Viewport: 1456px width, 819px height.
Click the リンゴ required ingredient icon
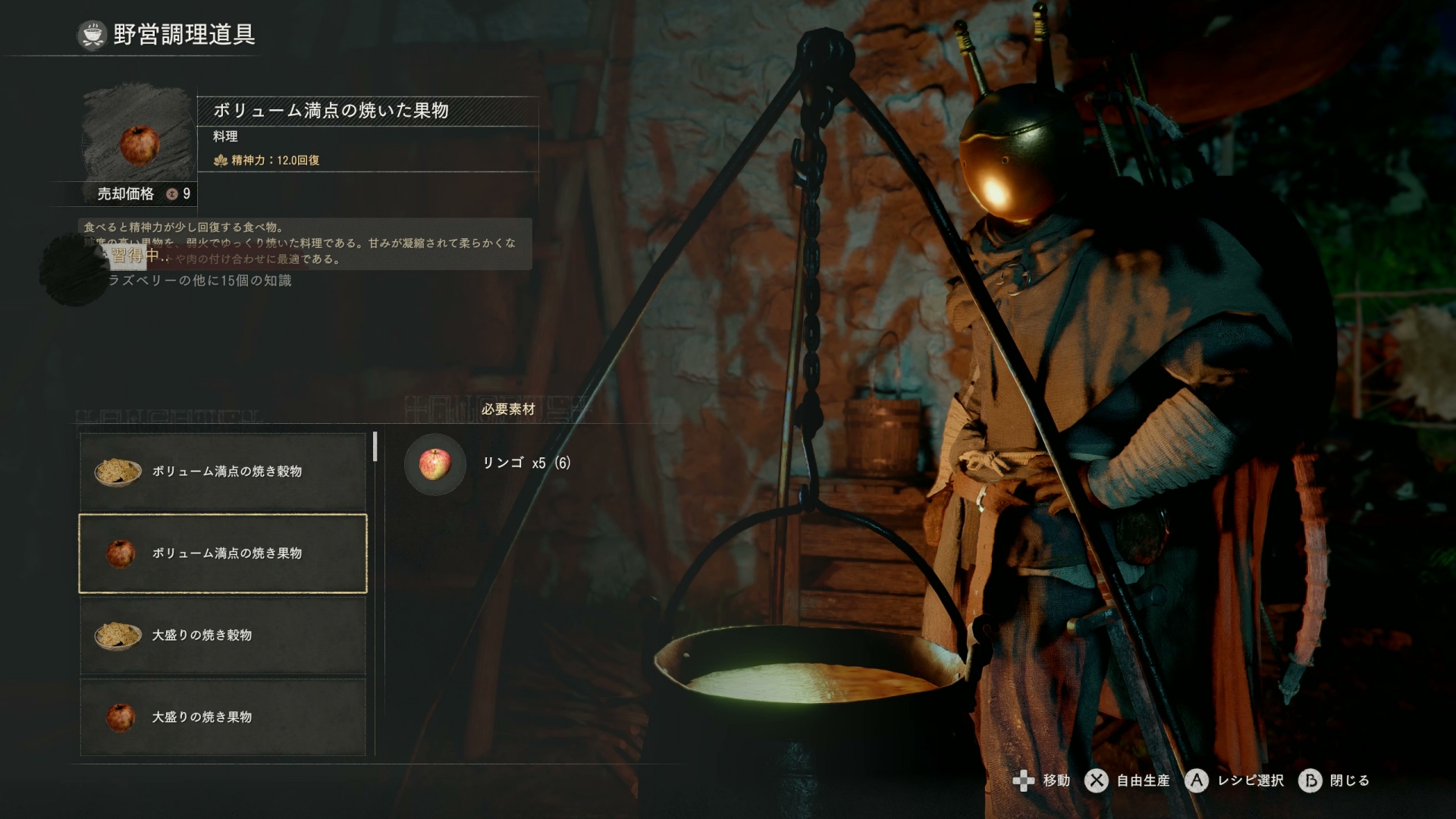(x=435, y=463)
